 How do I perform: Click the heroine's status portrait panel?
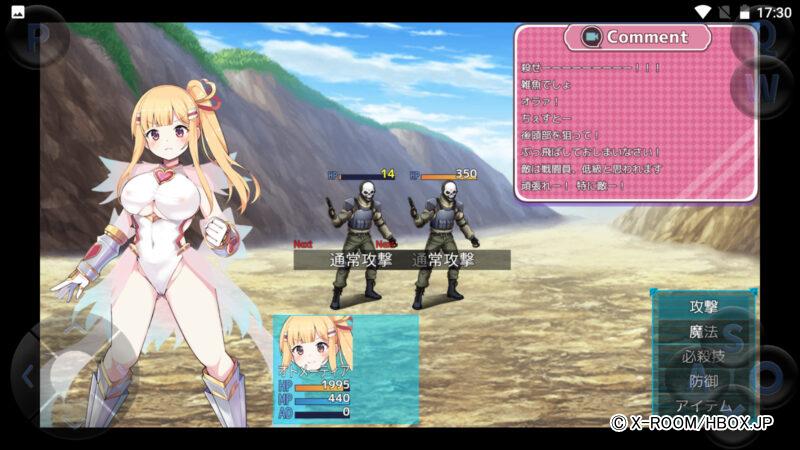(344, 370)
